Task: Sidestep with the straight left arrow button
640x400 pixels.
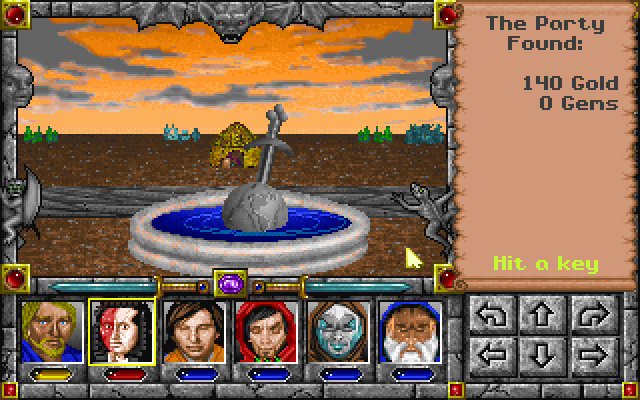Action: coord(494,353)
